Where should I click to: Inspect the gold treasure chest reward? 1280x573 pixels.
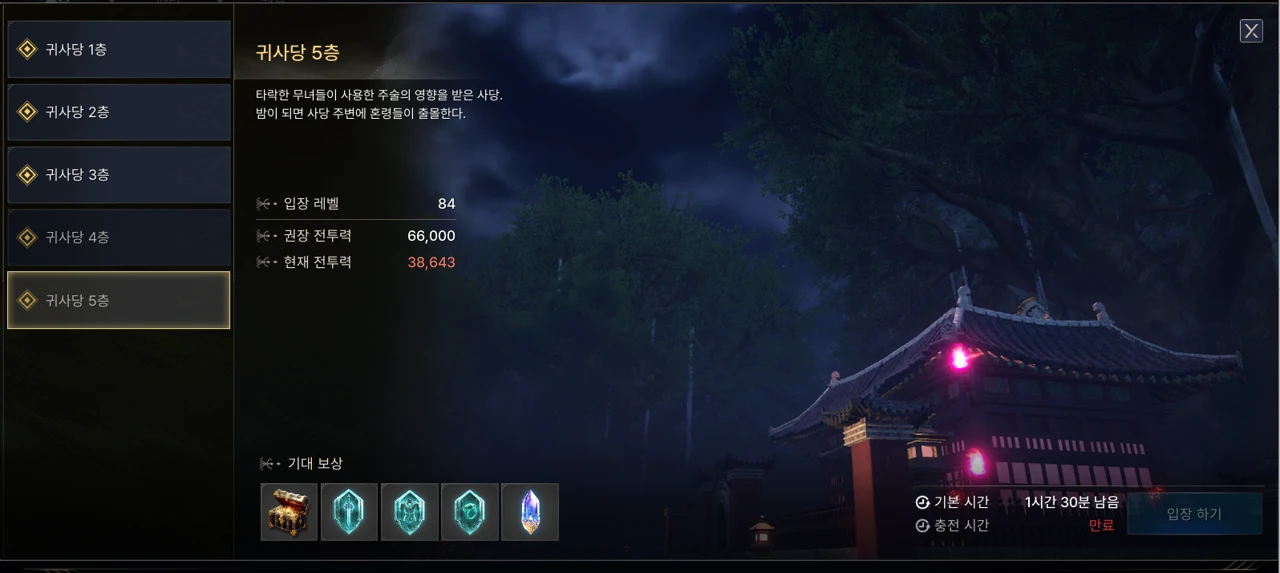coord(289,512)
